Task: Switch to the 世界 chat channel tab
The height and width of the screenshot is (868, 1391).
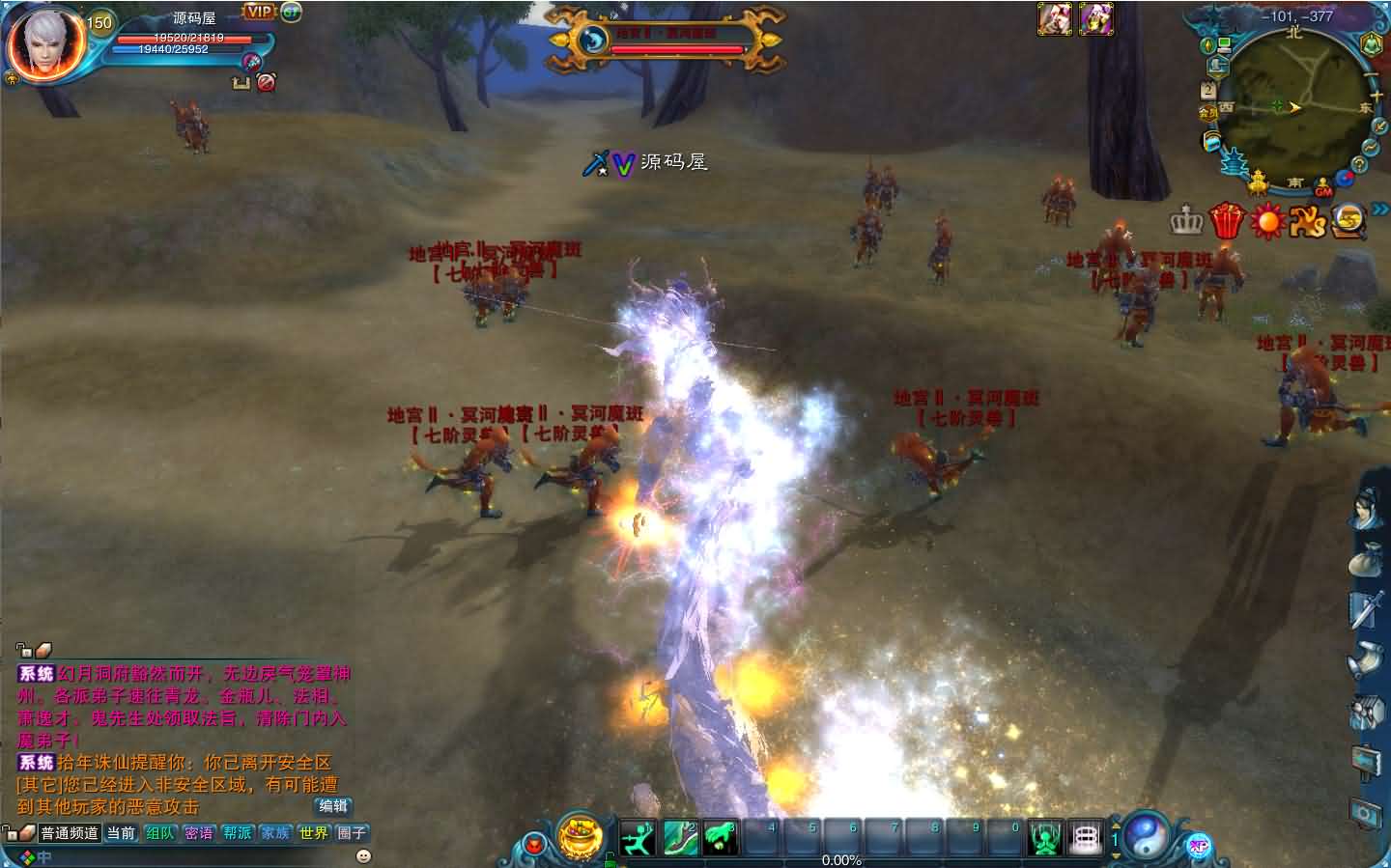Action: click(312, 832)
